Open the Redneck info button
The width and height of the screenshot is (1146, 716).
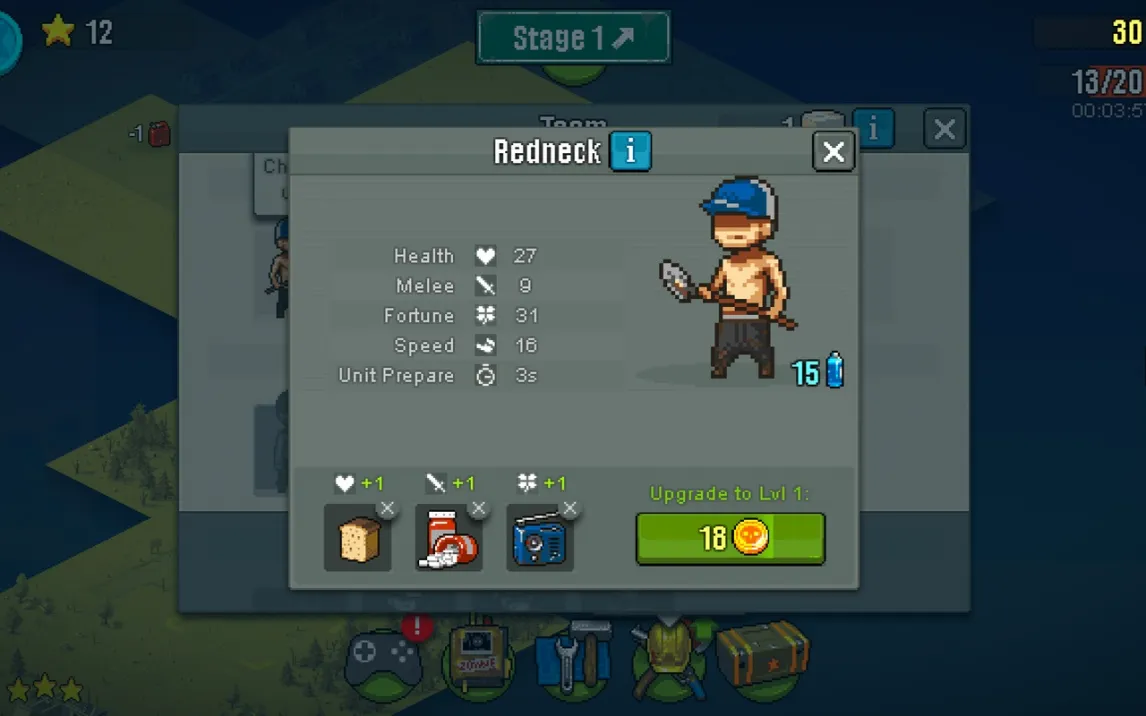(630, 152)
